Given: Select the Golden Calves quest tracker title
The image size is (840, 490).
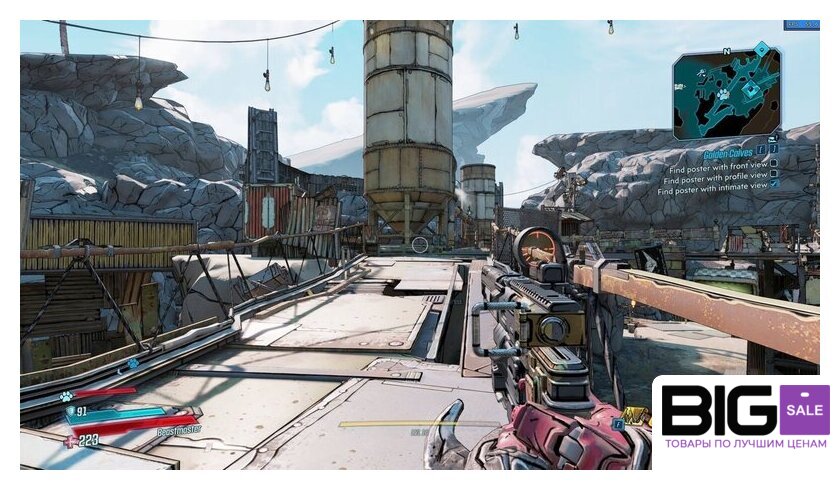Looking at the screenshot, I should (729, 155).
